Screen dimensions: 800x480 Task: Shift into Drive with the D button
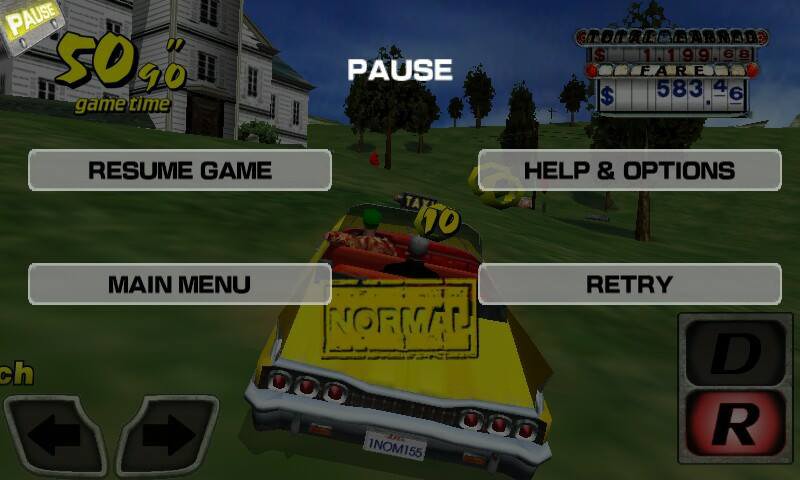coord(735,352)
